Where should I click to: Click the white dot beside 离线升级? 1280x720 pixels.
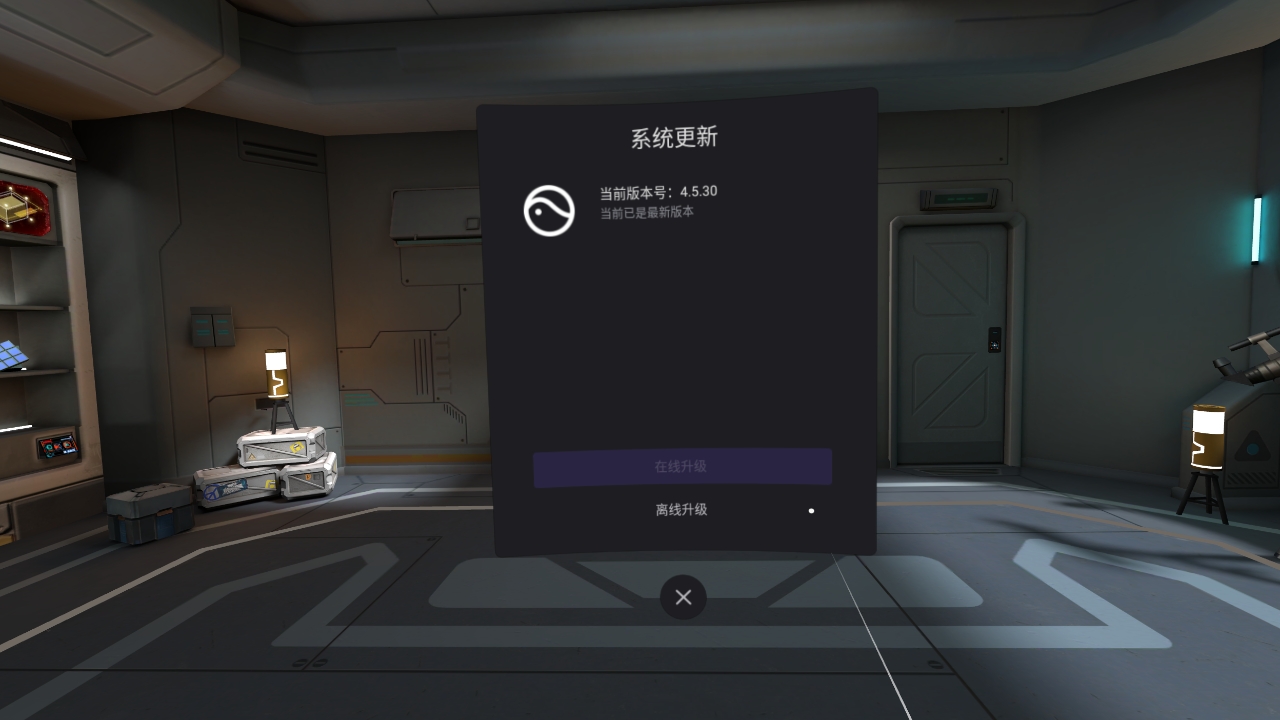[810, 511]
